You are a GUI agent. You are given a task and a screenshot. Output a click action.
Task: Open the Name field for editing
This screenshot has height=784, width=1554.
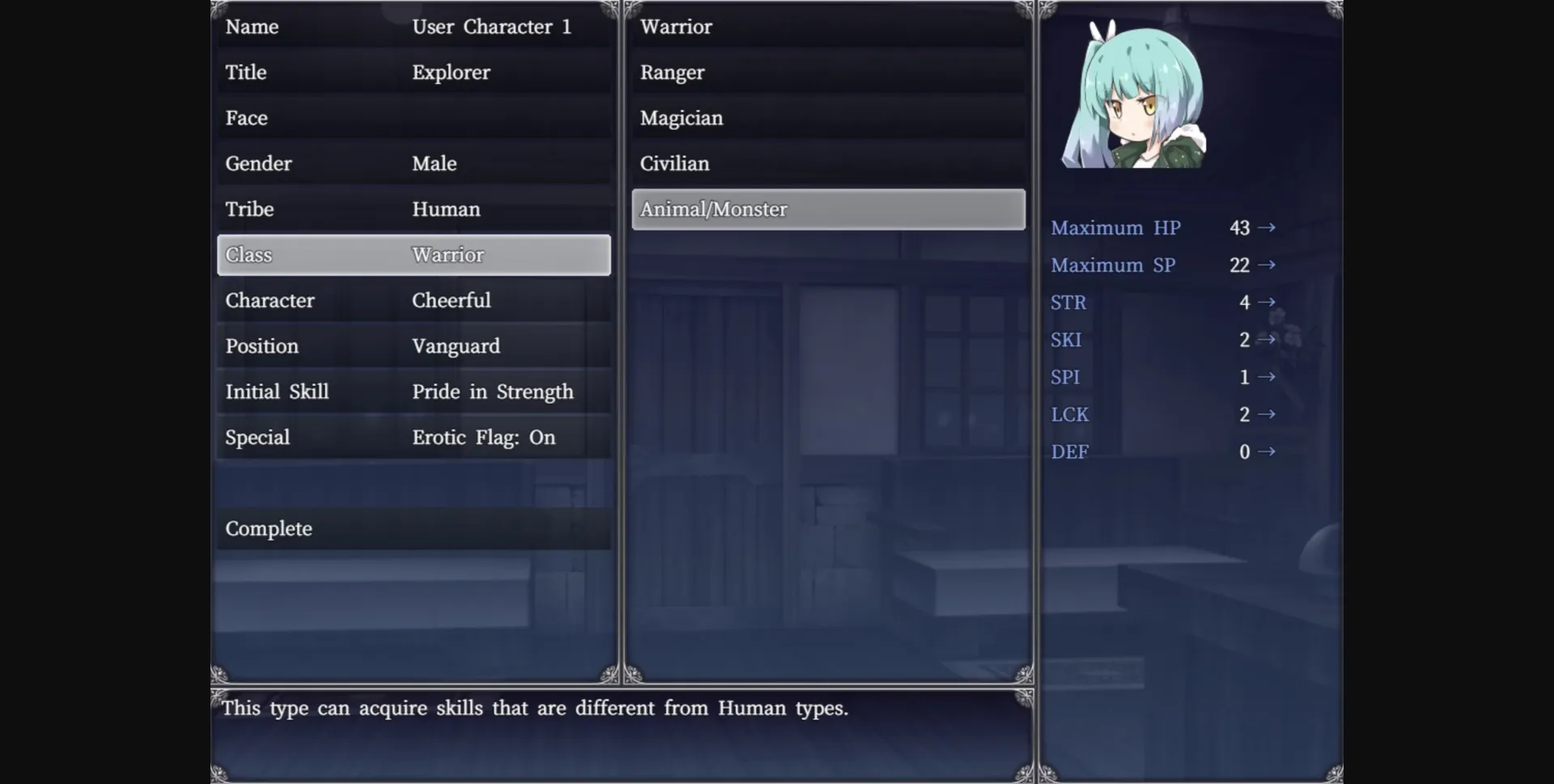tap(413, 27)
